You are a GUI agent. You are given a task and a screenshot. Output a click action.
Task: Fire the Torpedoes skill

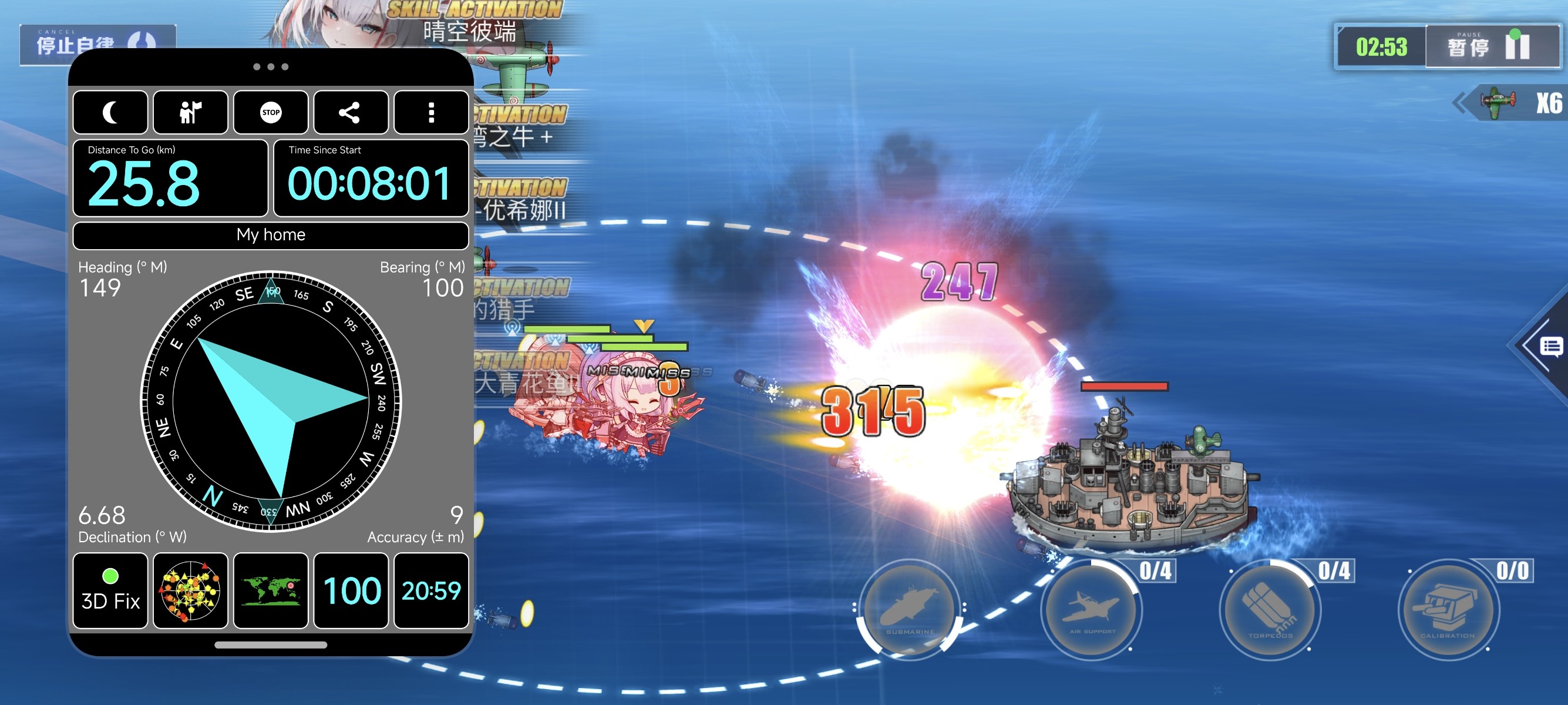[1270, 610]
